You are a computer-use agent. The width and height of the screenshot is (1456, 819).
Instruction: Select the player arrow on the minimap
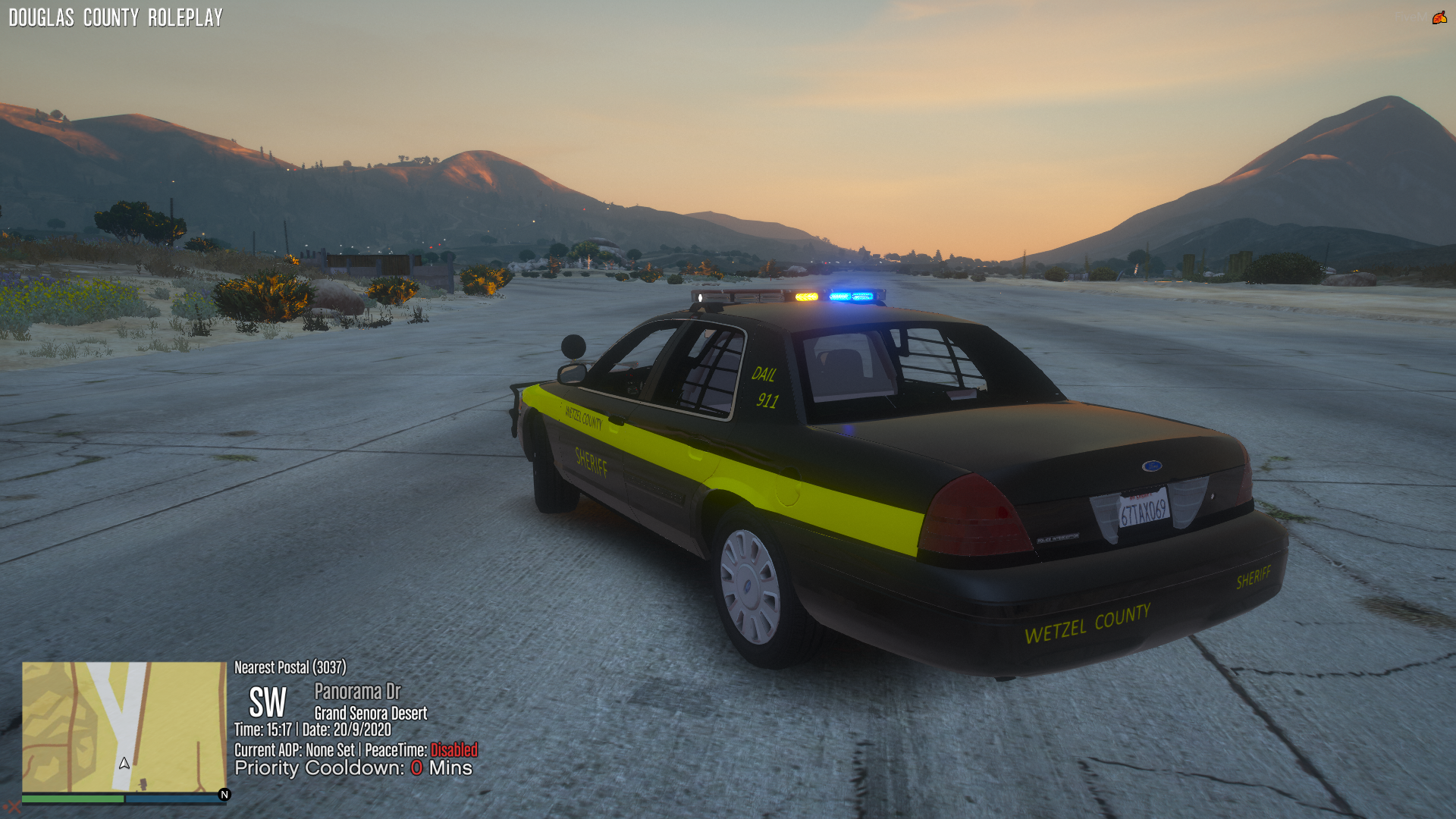pos(124,763)
